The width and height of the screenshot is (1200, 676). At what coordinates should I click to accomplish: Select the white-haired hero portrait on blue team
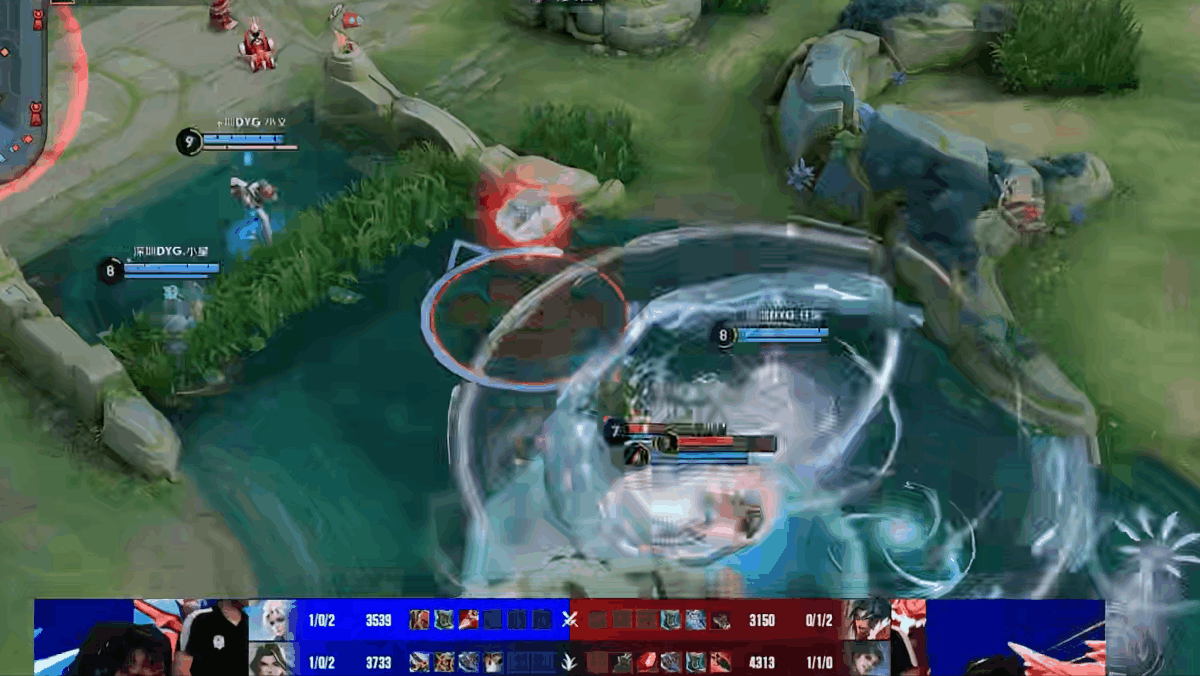(271, 620)
